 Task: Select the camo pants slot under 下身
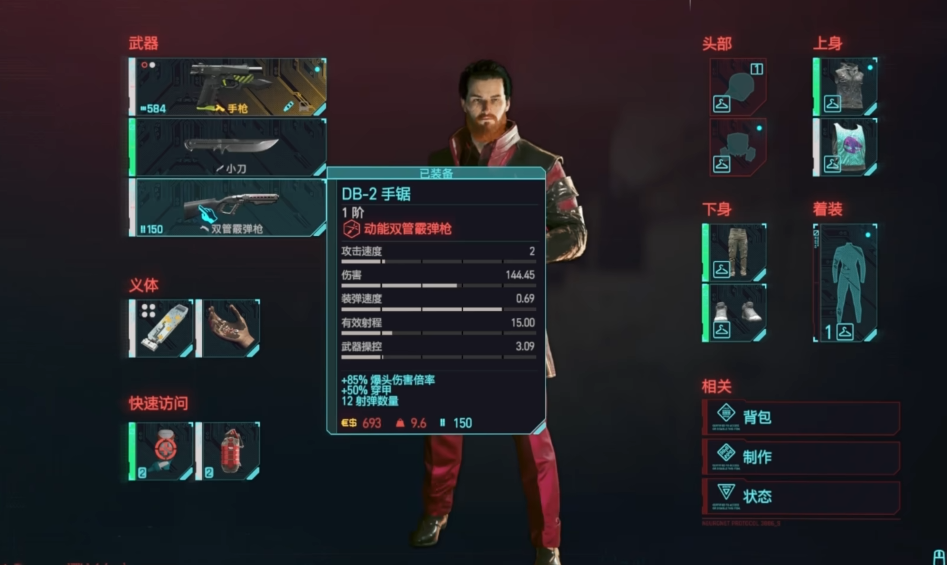pyautogui.click(x=736, y=252)
